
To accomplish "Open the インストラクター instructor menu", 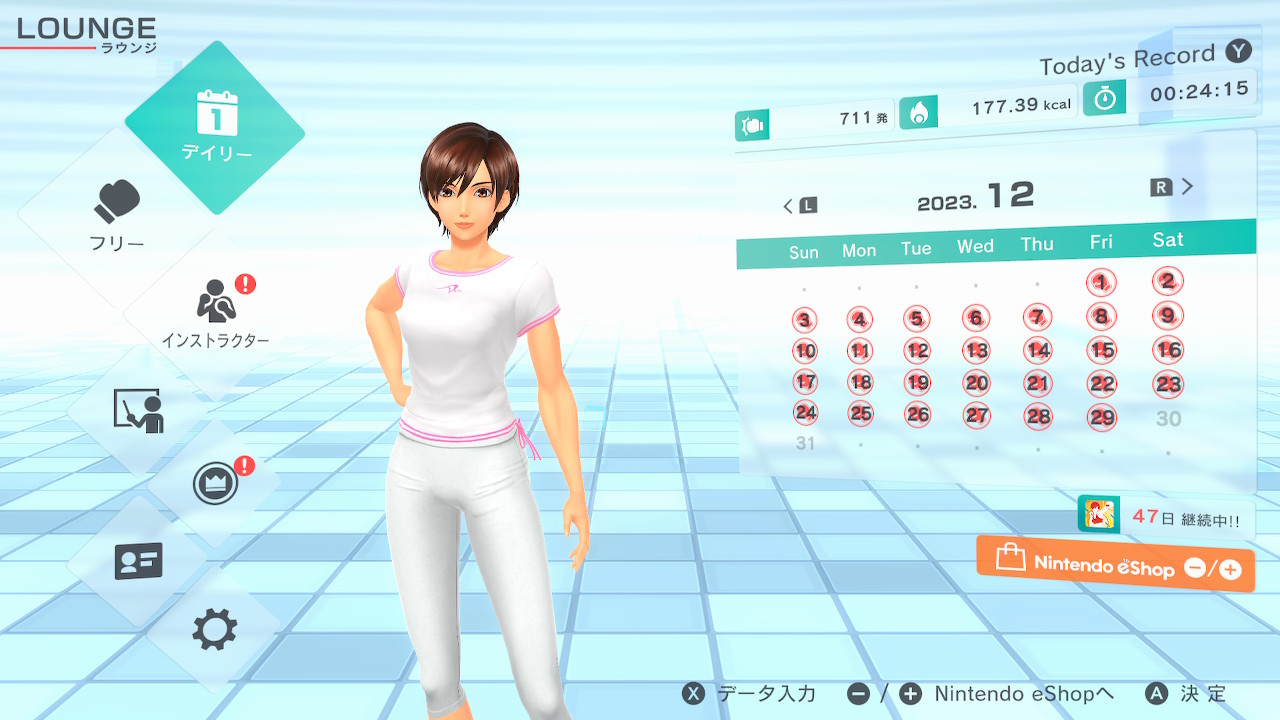I will 216,310.
